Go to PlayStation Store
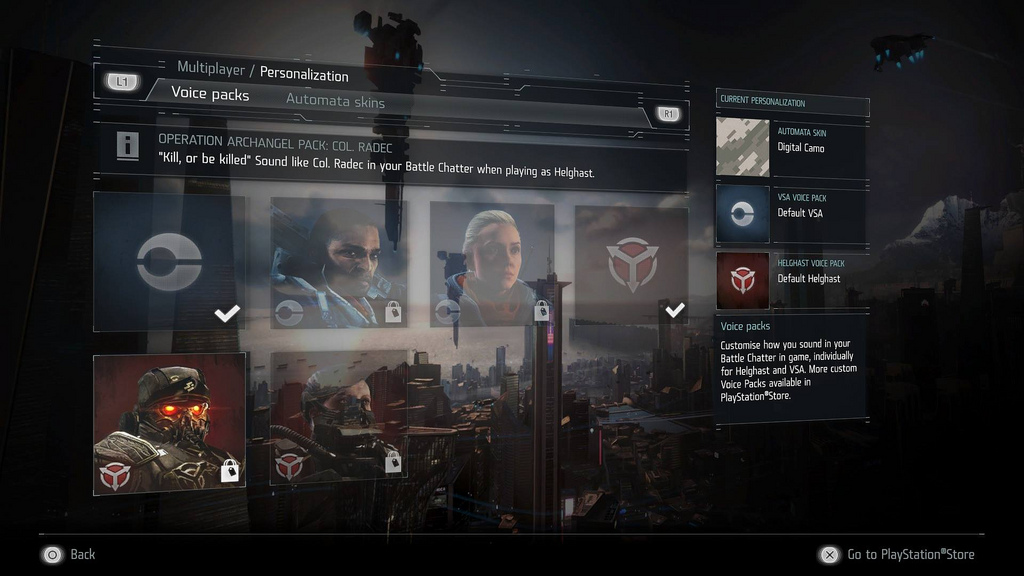Image resolution: width=1024 pixels, height=576 pixels. tap(897, 554)
